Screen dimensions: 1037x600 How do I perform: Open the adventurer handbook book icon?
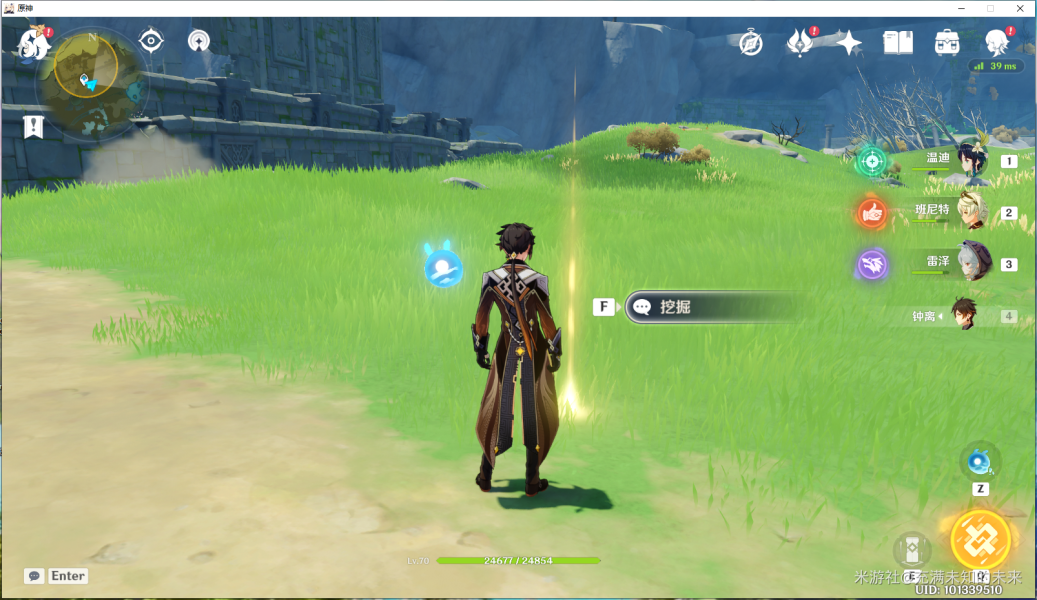coord(898,42)
